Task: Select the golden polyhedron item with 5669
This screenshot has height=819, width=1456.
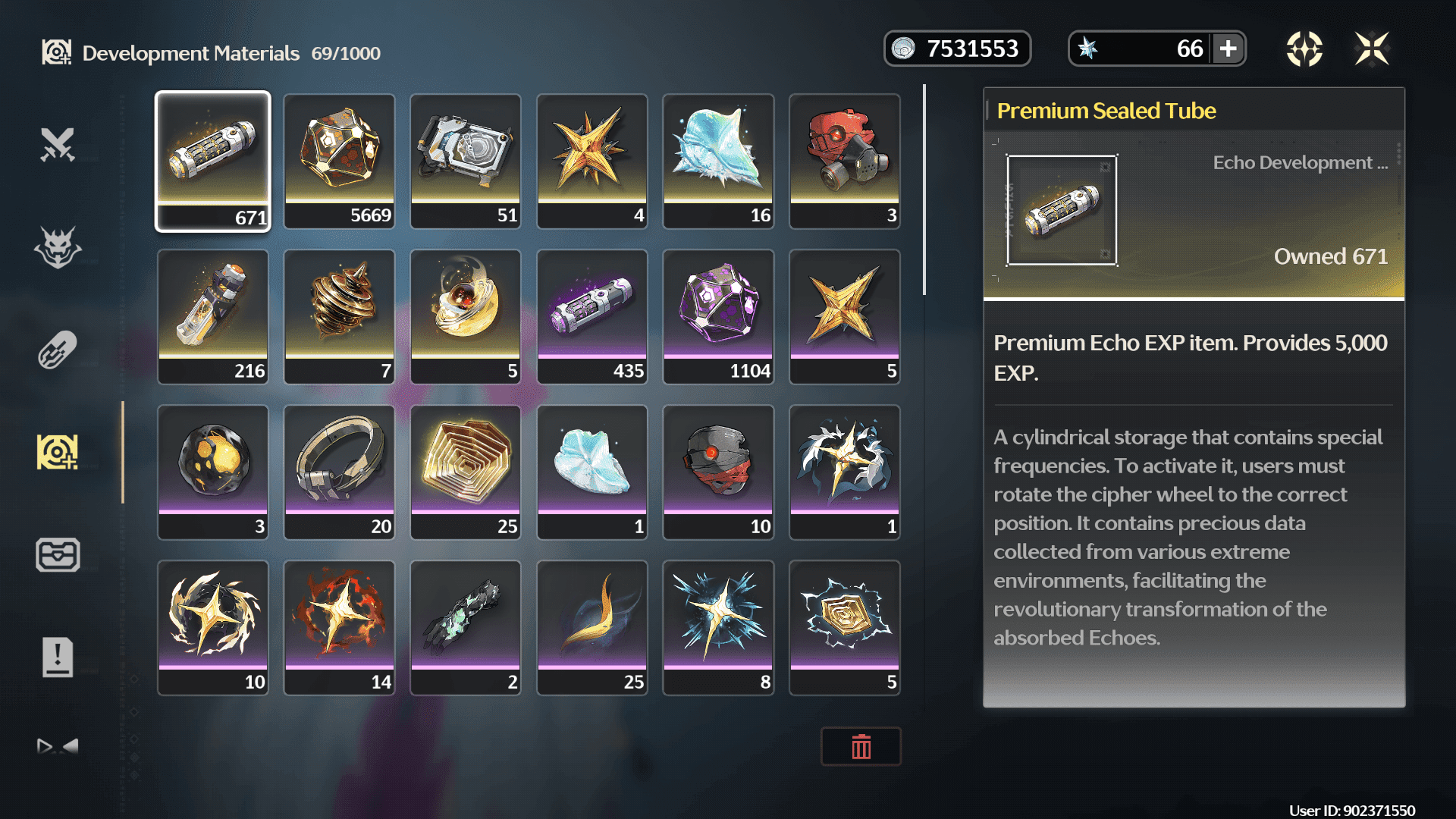Action: 339,161
